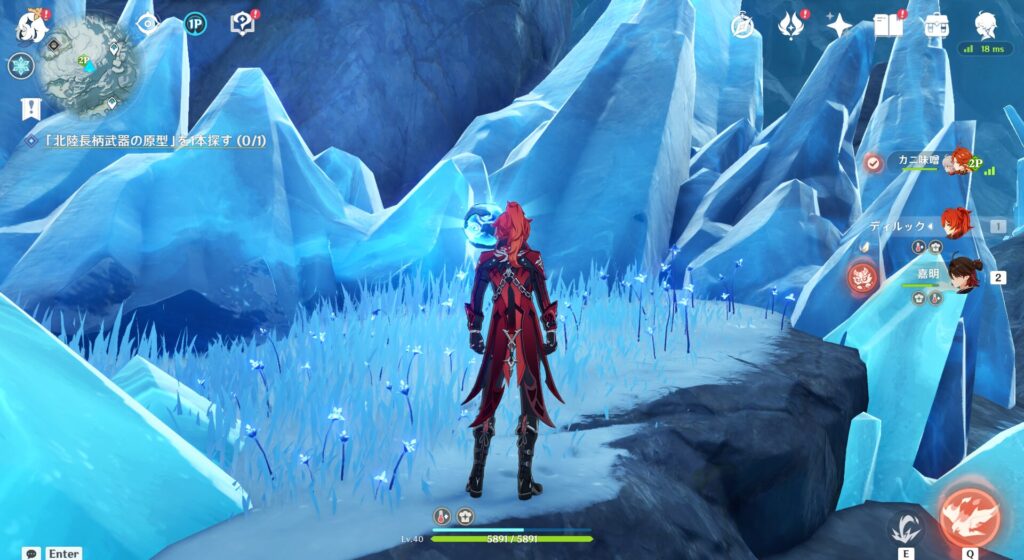The width and height of the screenshot is (1024, 560).
Task: Open the tutorial question mark icon
Action: 243,24
